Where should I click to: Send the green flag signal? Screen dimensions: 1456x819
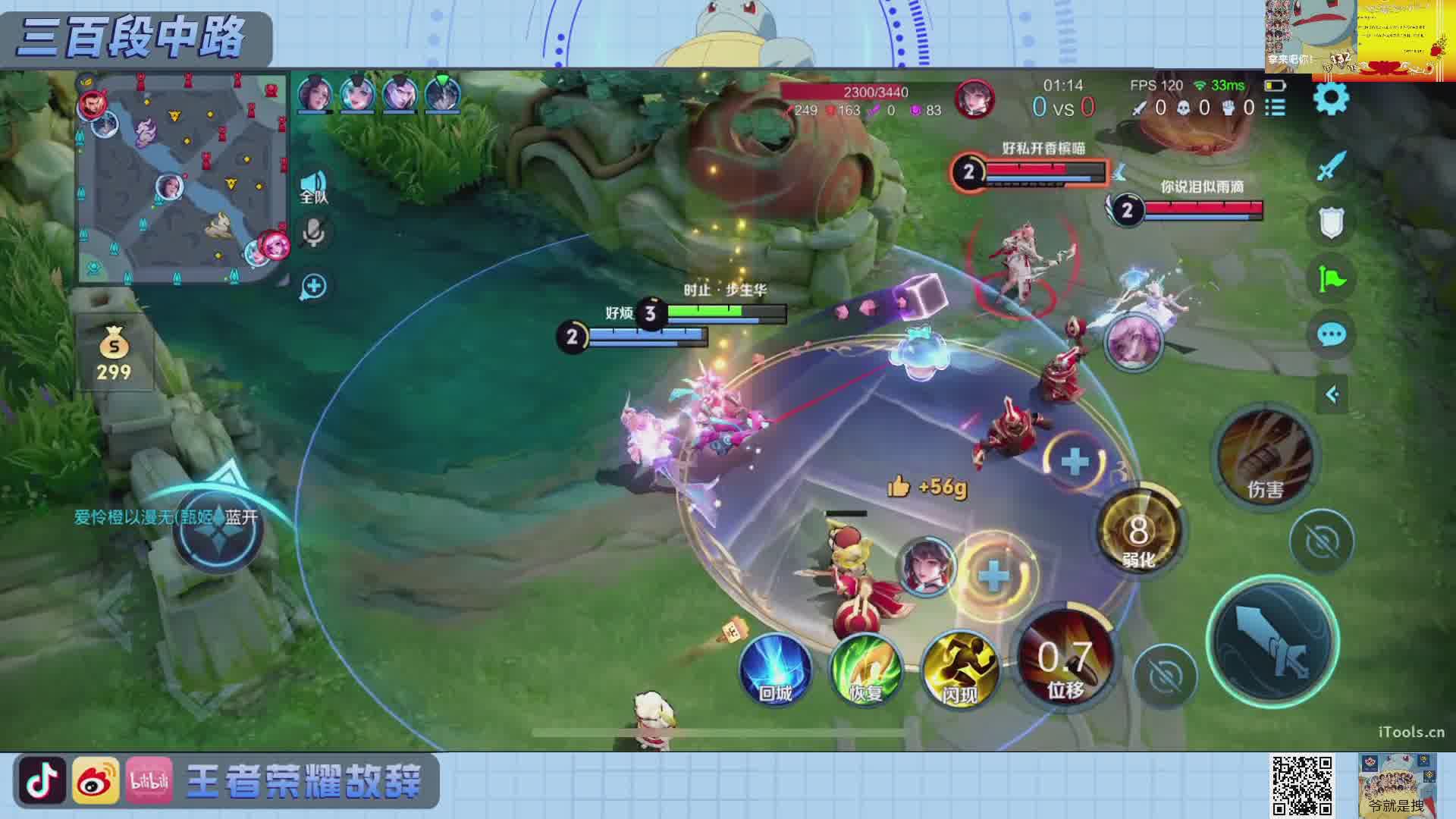pyautogui.click(x=1331, y=279)
